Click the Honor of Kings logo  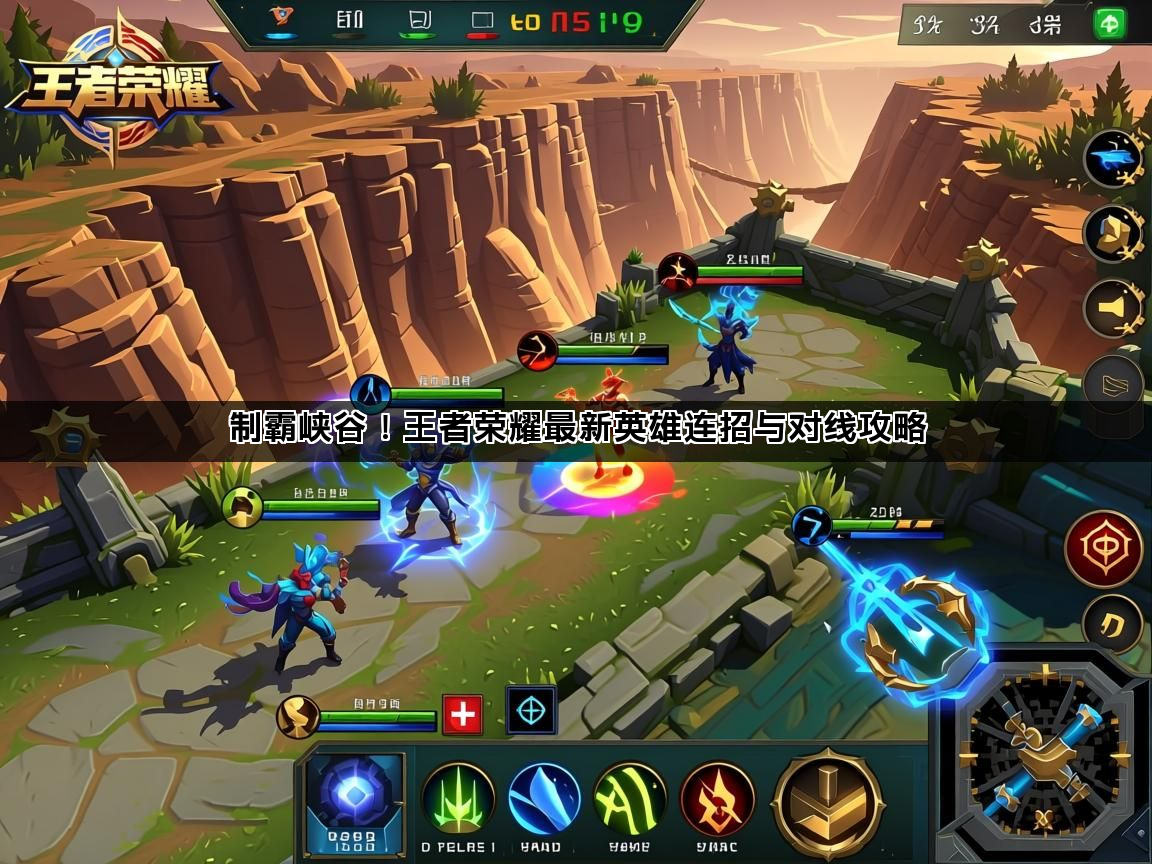115,90
